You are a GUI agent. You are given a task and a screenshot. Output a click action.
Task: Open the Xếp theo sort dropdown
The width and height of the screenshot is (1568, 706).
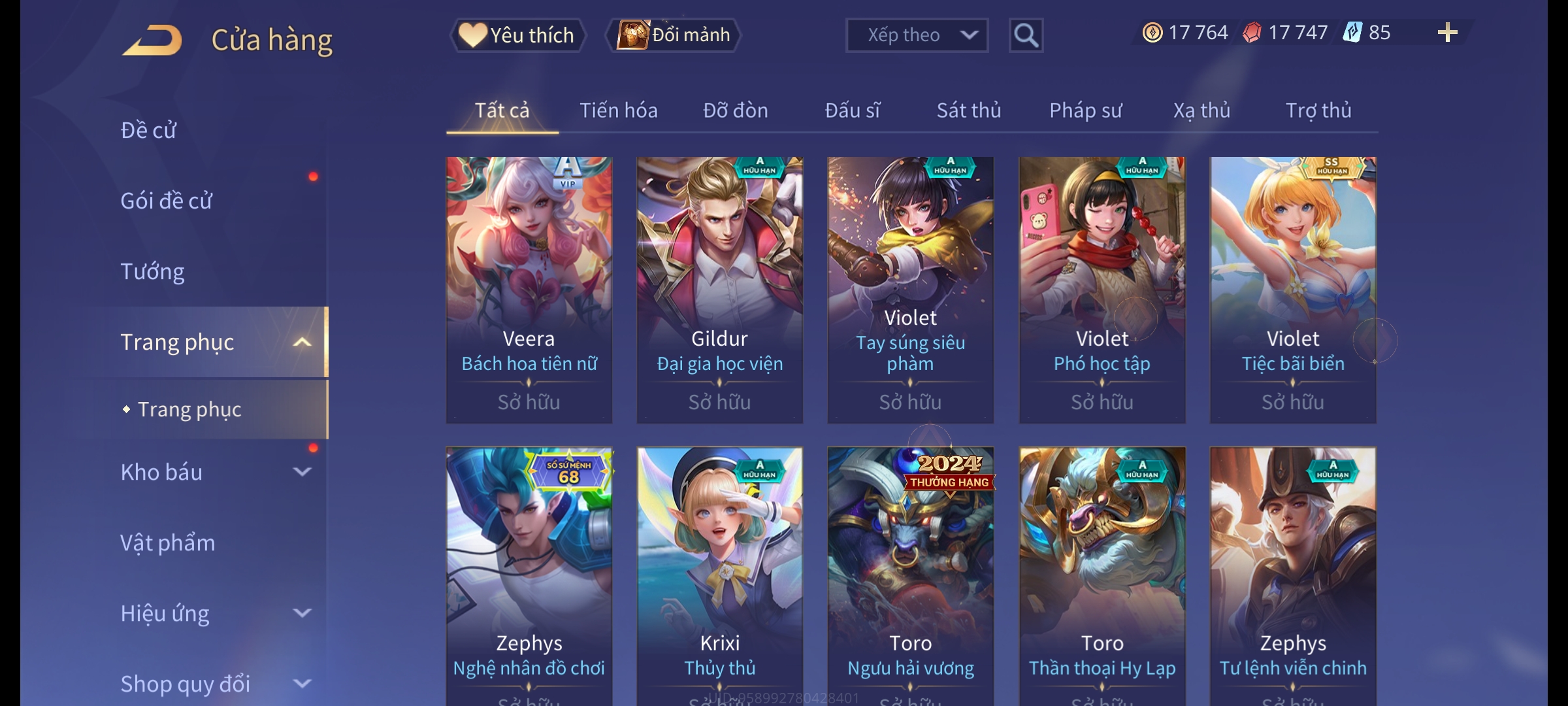[x=916, y=35]
